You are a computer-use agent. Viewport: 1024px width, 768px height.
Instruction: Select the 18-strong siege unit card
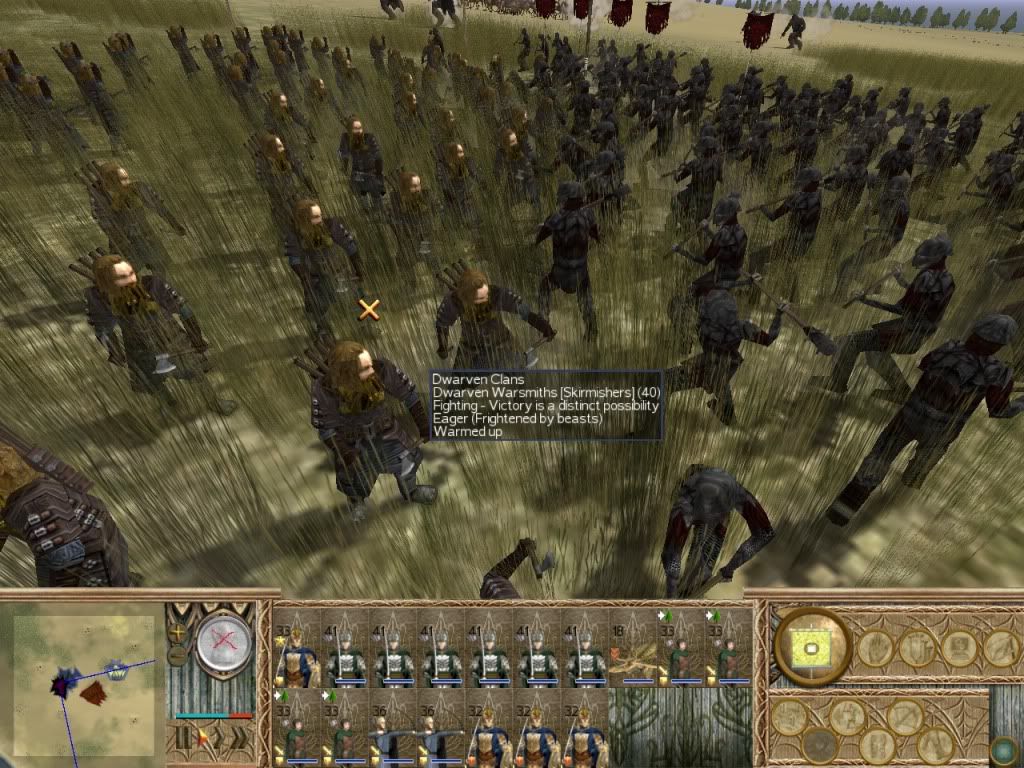point(632,648)
